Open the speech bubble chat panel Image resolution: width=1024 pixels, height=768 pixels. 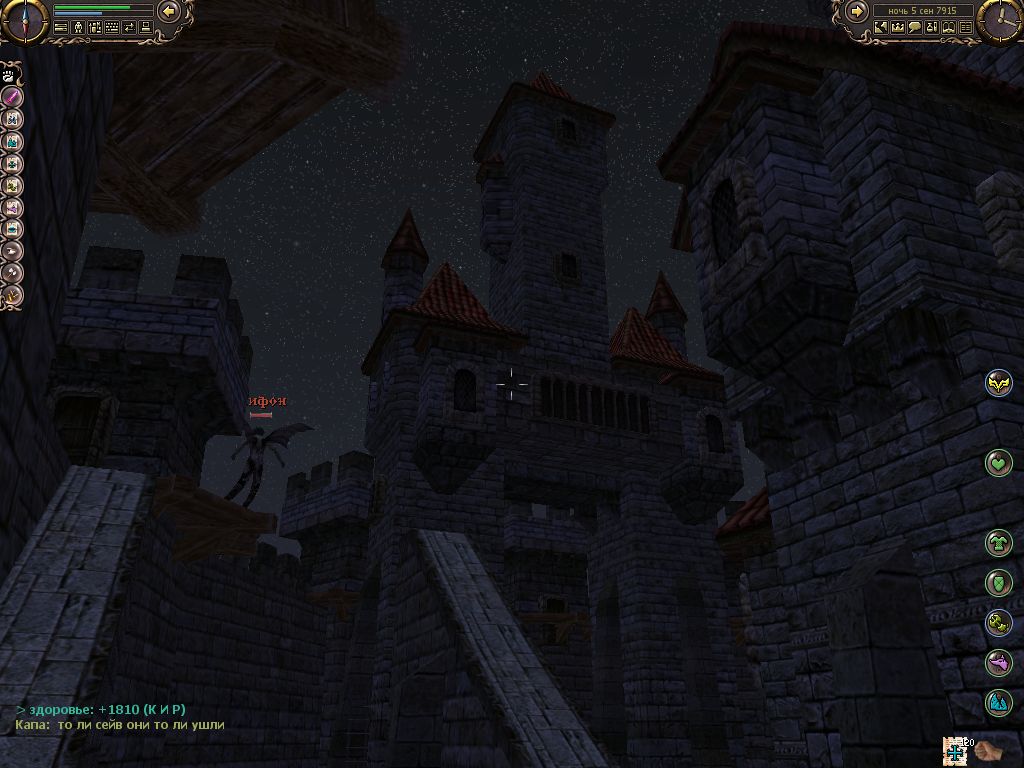915,28
